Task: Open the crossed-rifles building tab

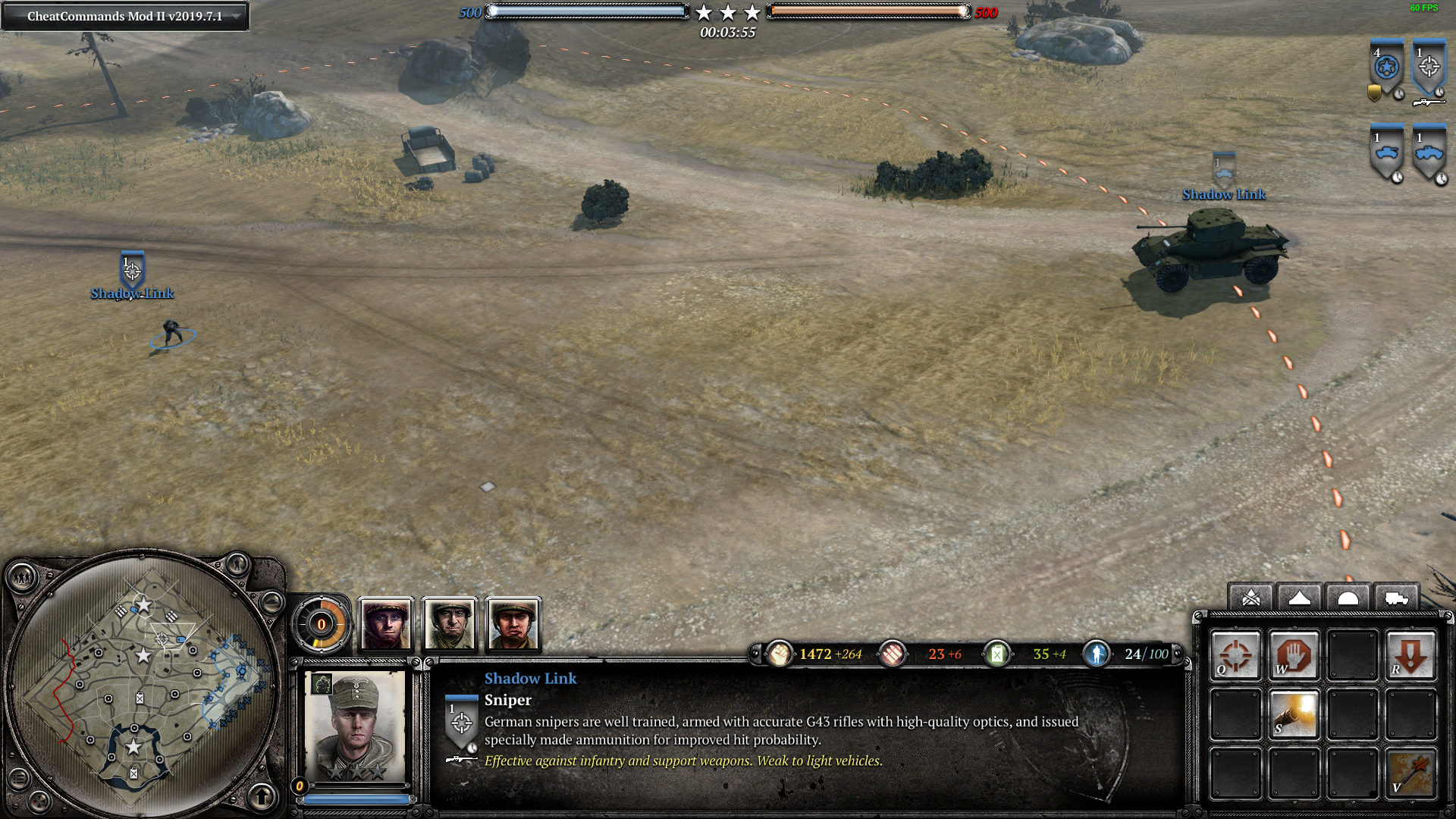Action: point(1251,598)
